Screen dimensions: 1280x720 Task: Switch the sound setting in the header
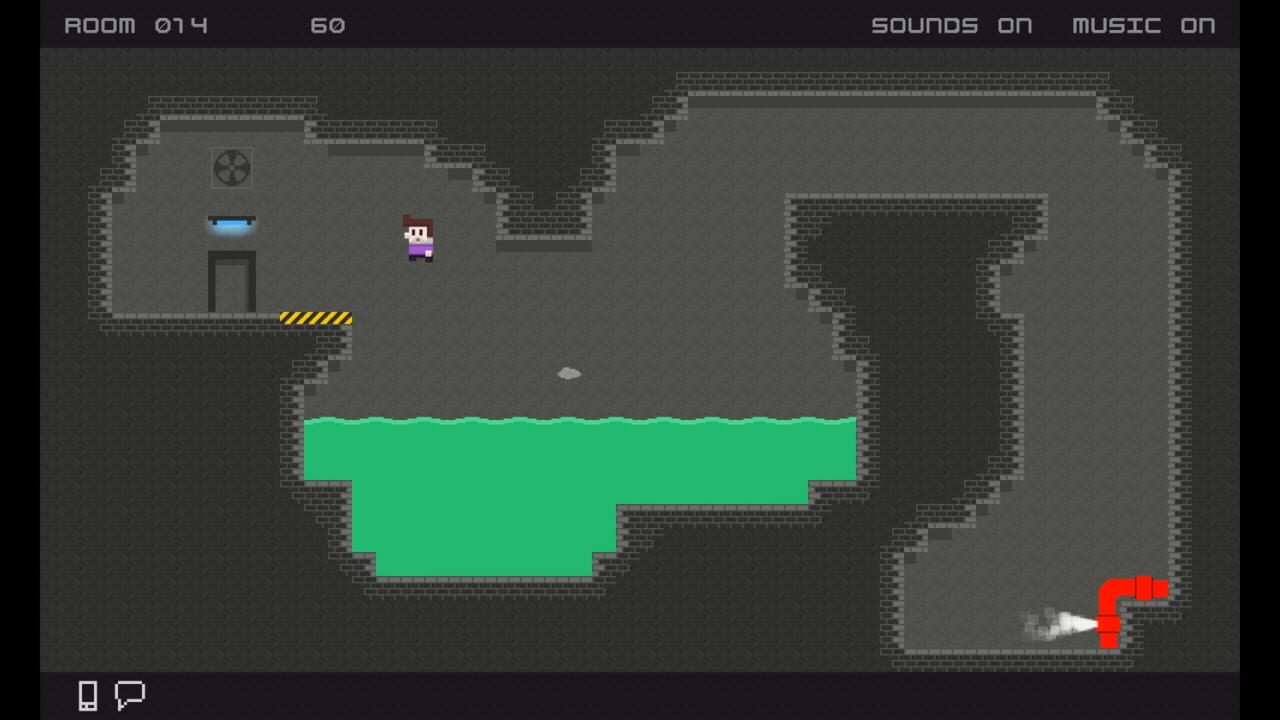point(951,26)
